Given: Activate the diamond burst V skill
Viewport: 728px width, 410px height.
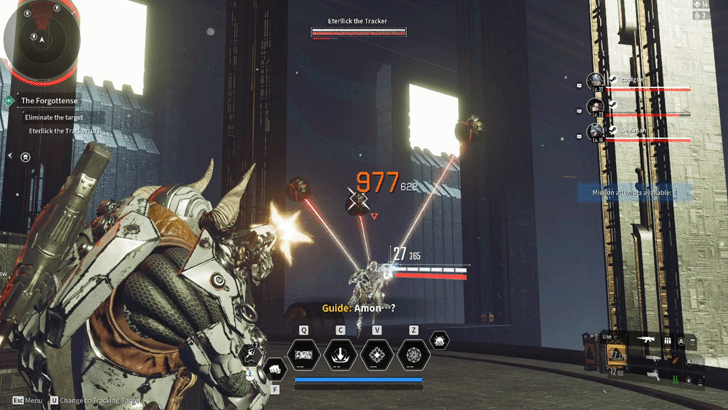Looking at the screenshot, I should tap(377, 354).
